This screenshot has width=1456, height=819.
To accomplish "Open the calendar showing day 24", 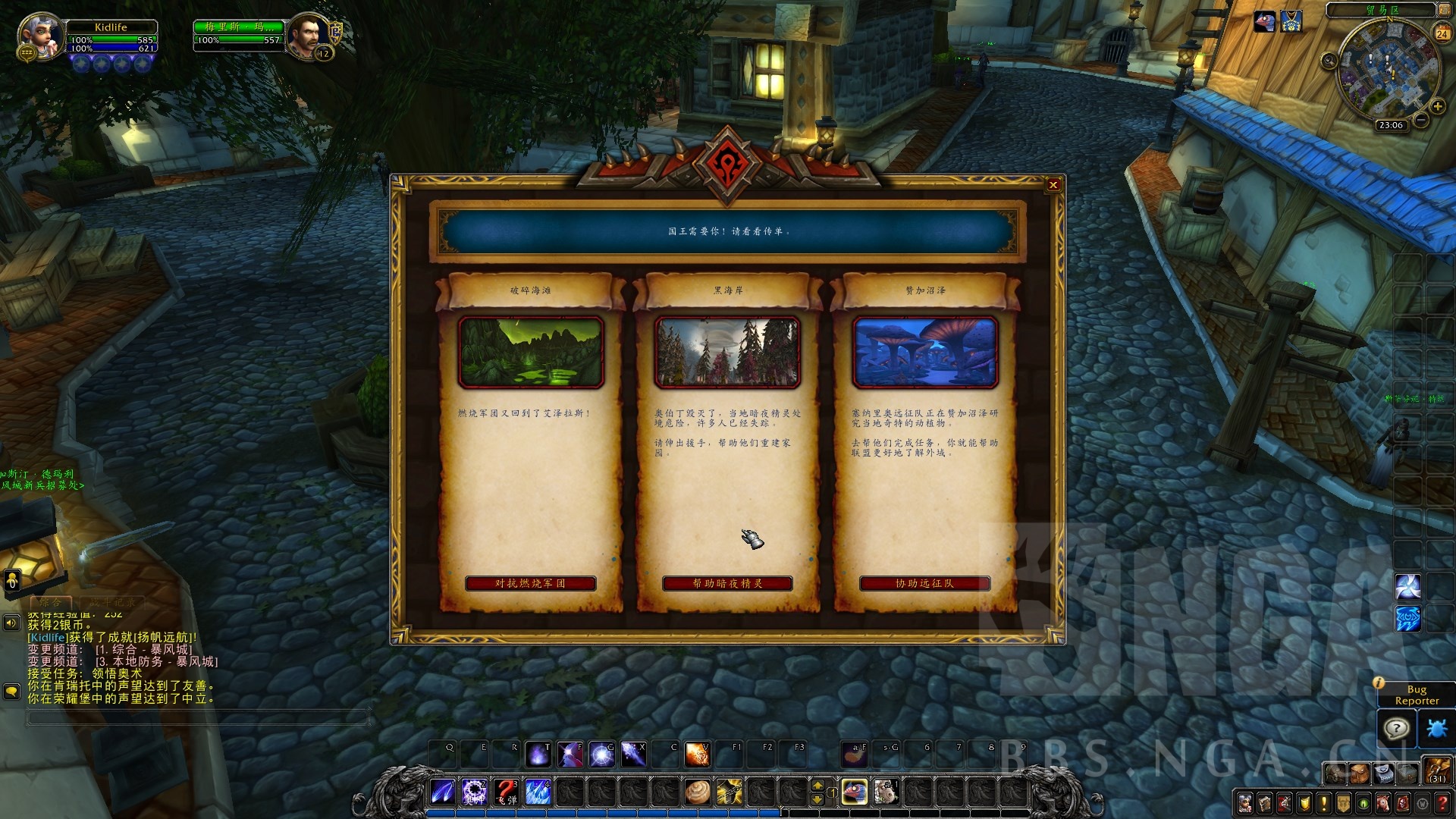I will coord(1442,33).
